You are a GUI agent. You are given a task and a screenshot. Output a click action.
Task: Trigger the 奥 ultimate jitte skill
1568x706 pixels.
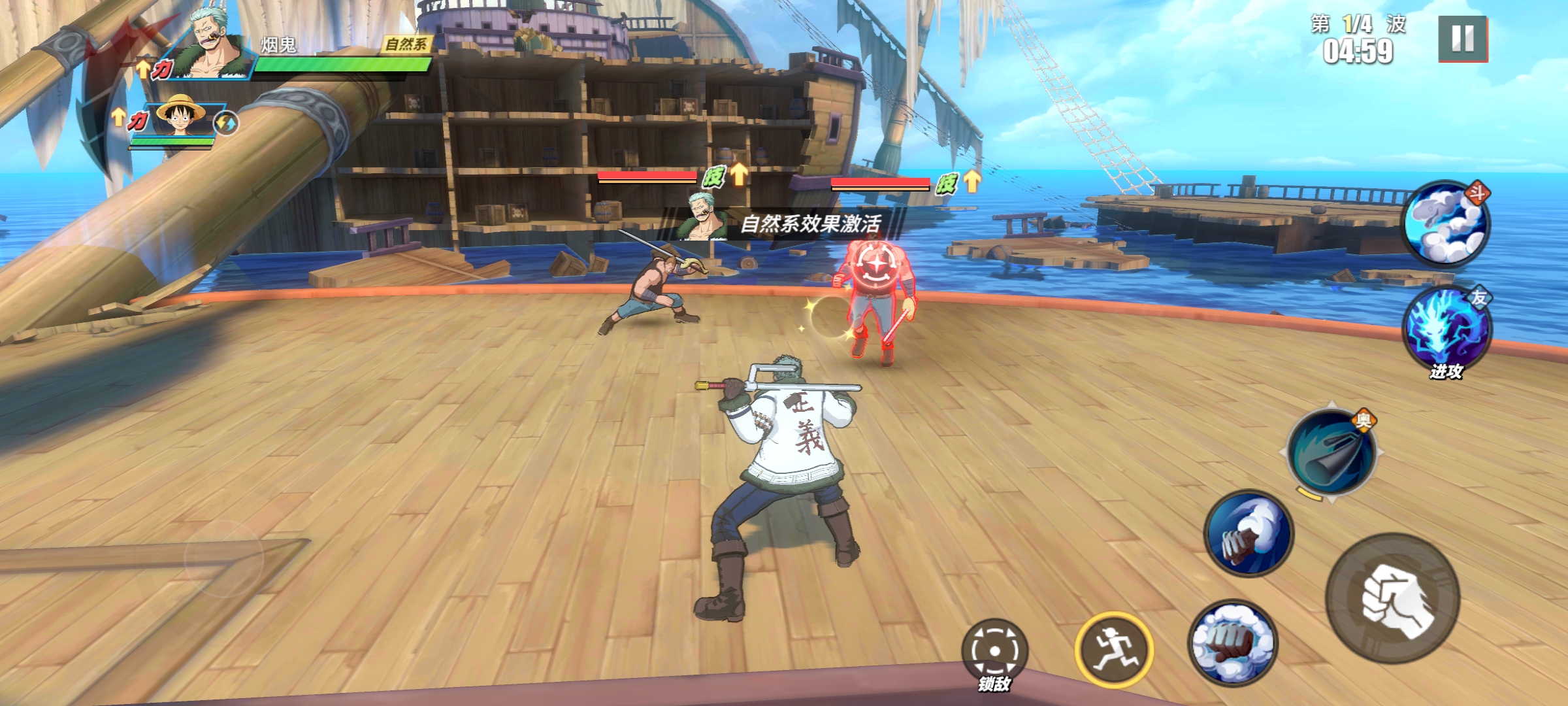click(1332, 452)
